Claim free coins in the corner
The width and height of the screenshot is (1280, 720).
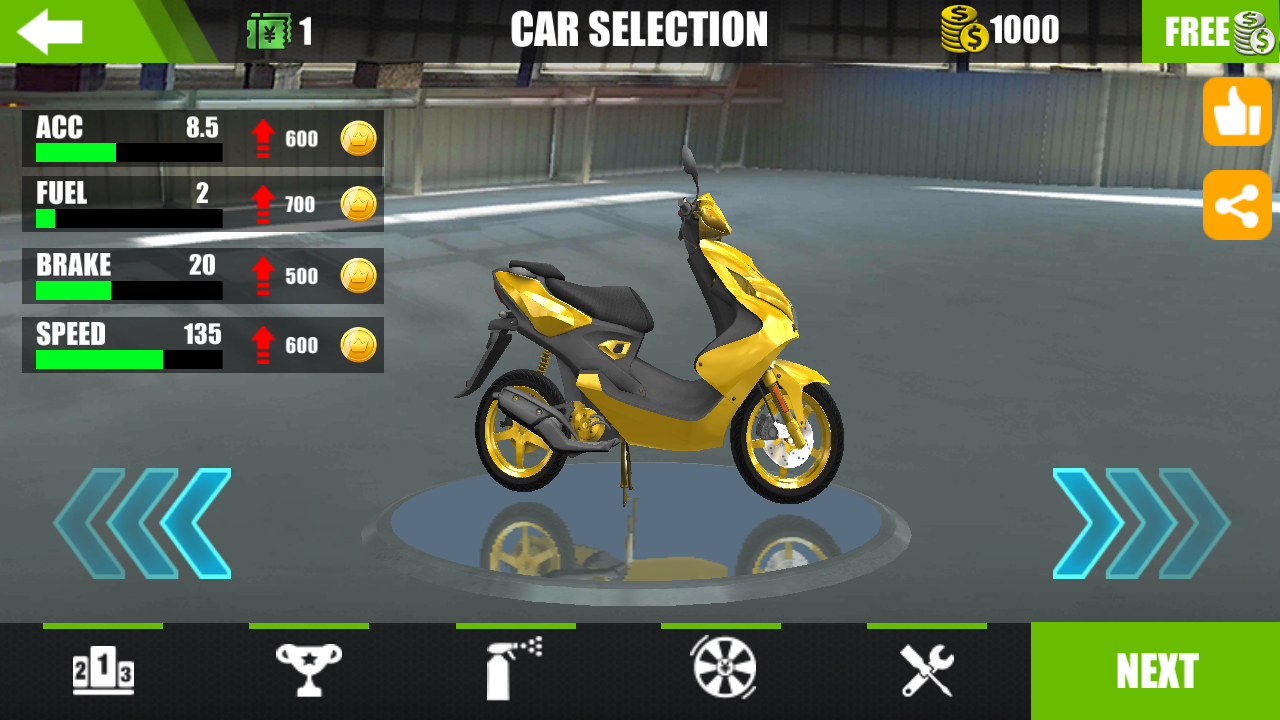(1211, 32)
